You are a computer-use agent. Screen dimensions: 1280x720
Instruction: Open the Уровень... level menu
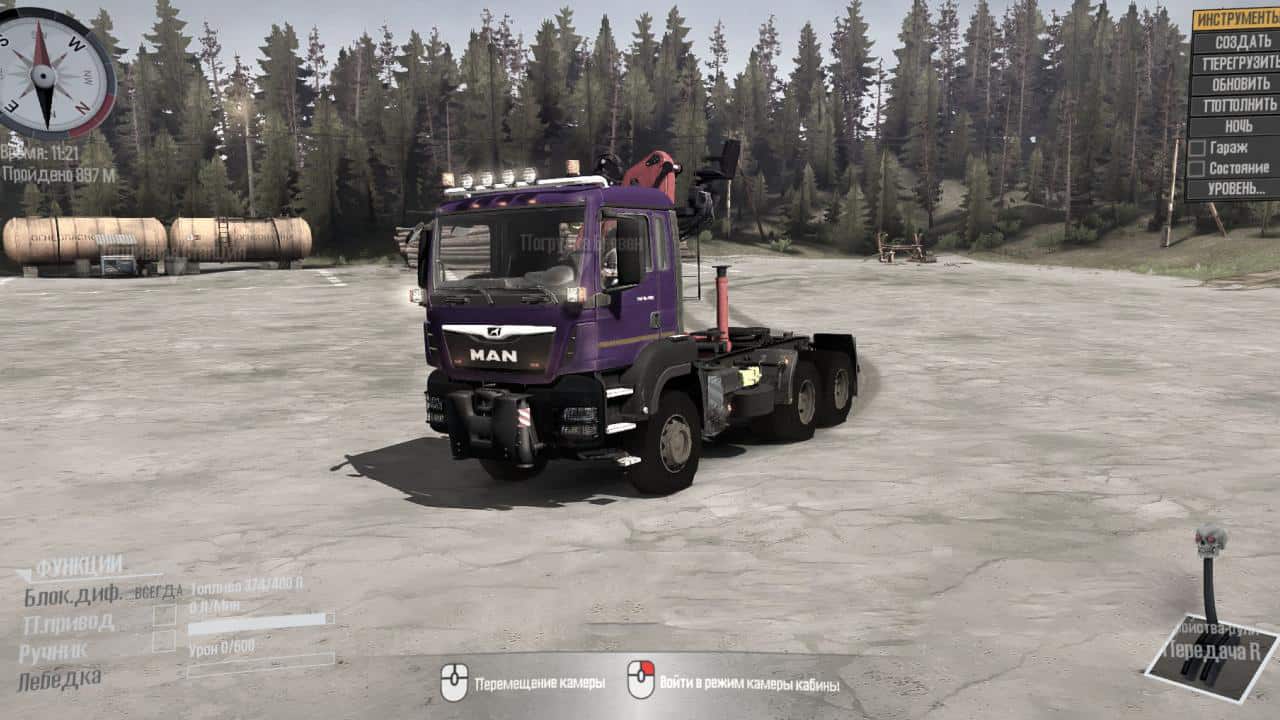coord(1236,188)
